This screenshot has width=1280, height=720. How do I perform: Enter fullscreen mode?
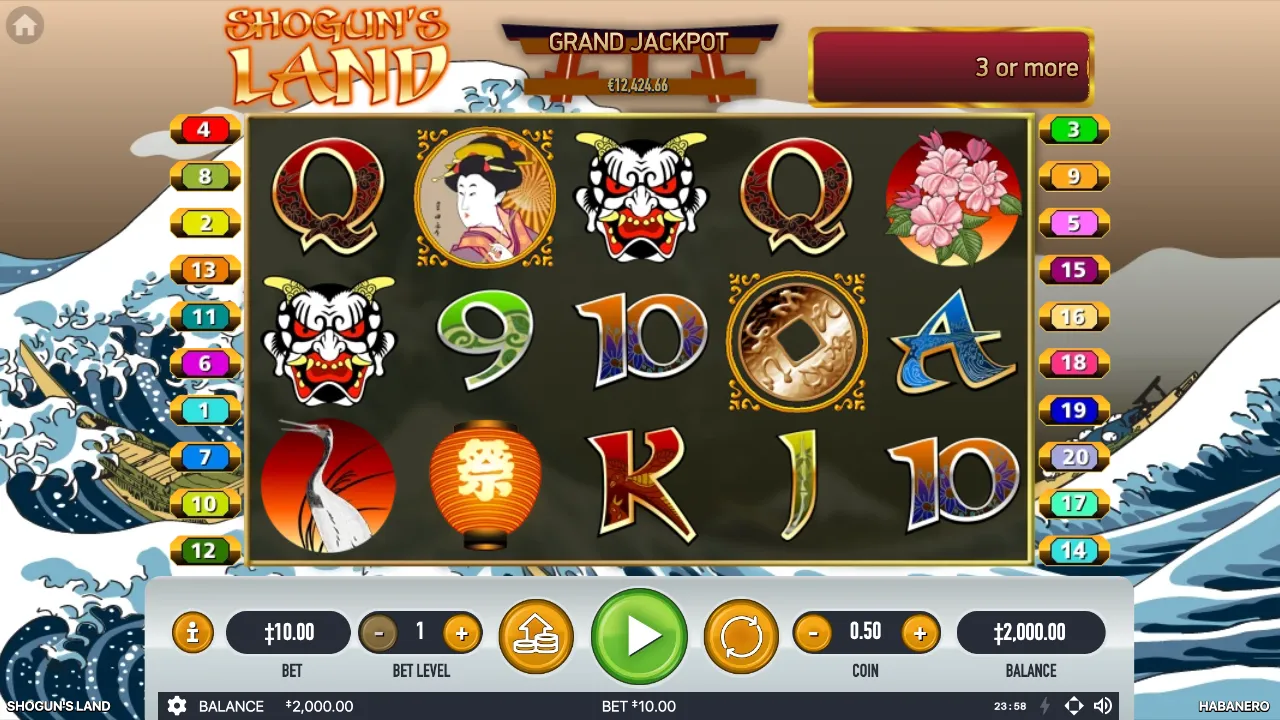click(x=1074, y=706)
